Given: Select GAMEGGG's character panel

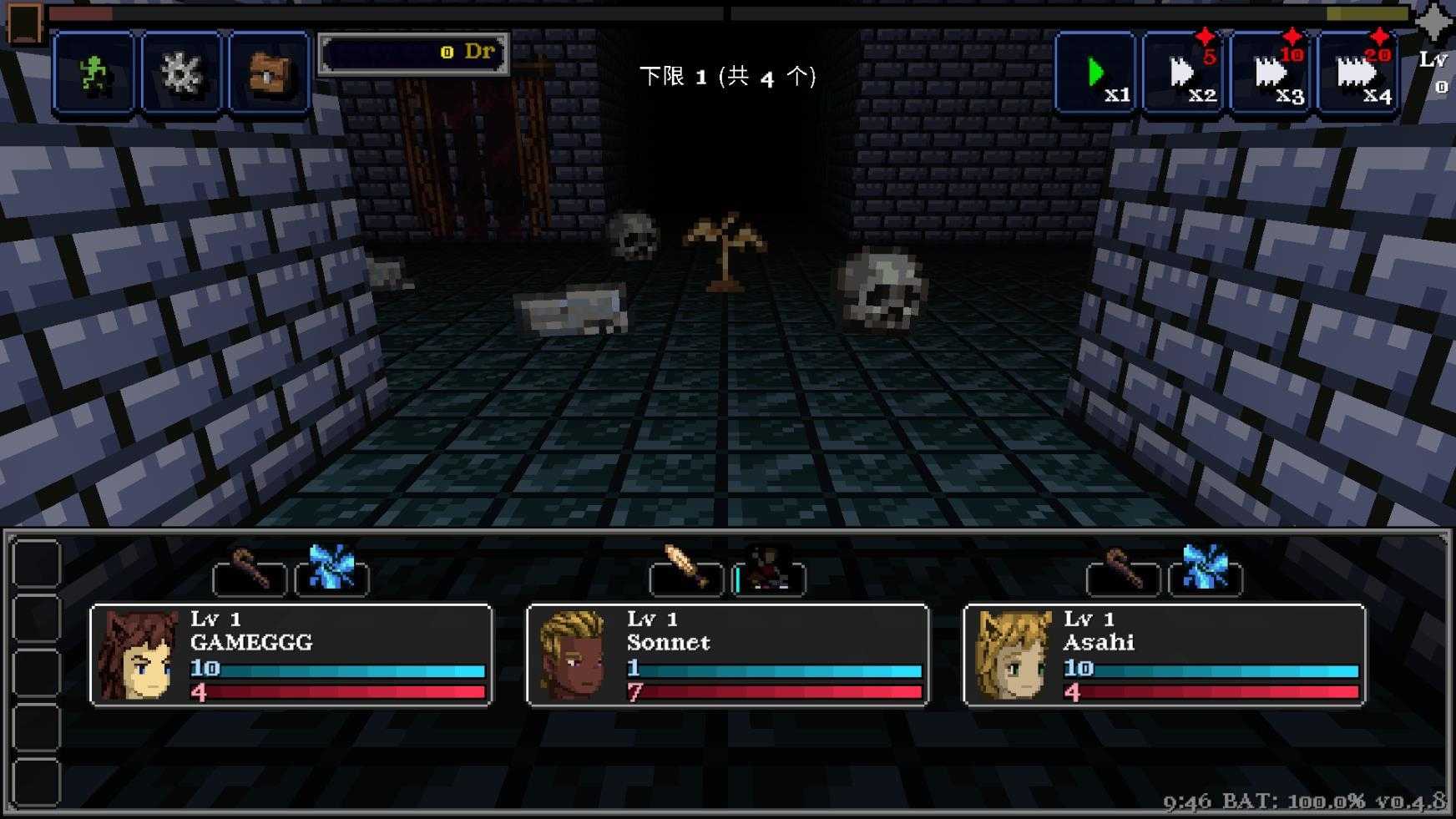Looking at the screenshot, I should coord(291,655).
